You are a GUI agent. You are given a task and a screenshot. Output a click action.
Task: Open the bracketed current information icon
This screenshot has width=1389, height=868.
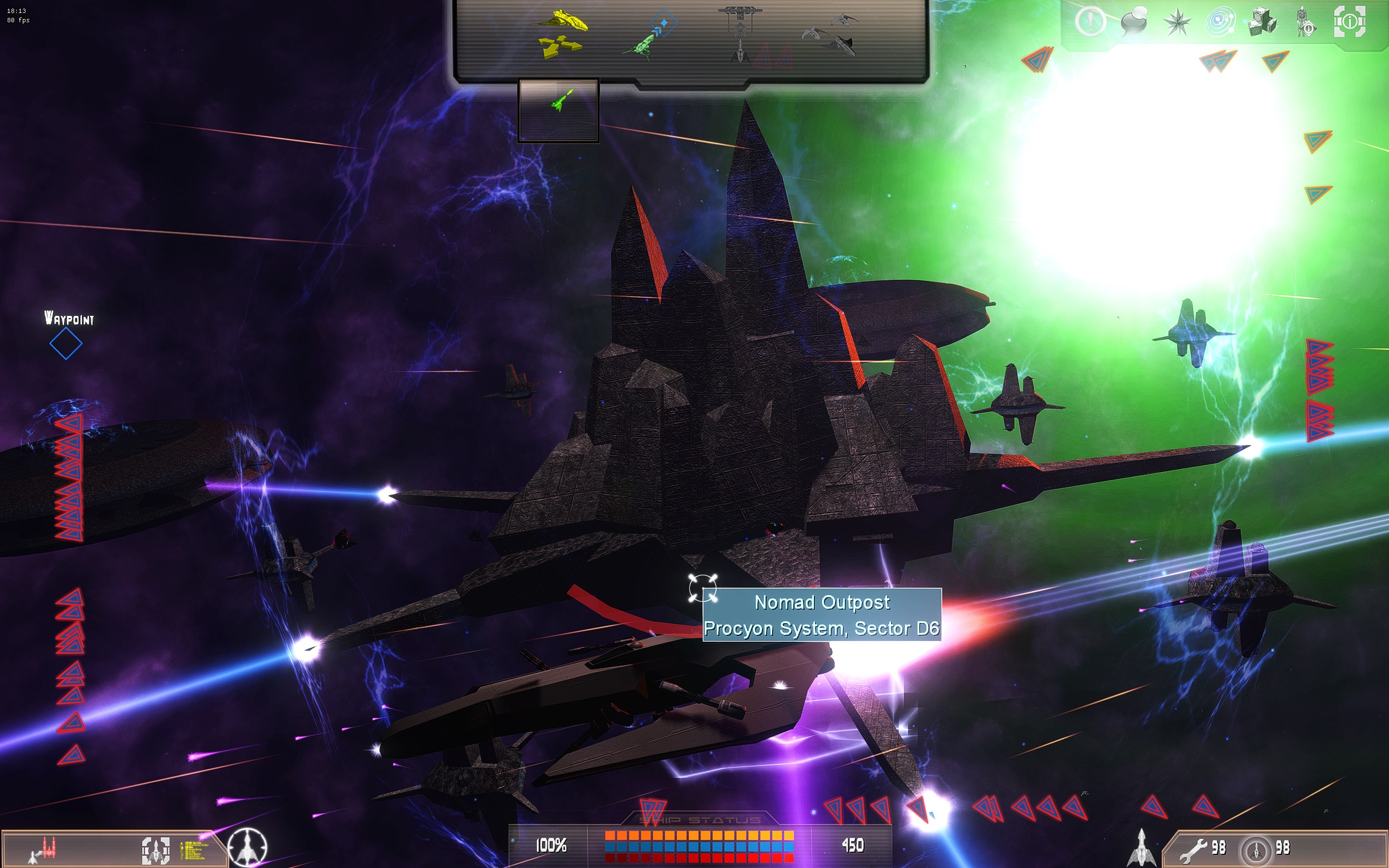[1349, 22]
